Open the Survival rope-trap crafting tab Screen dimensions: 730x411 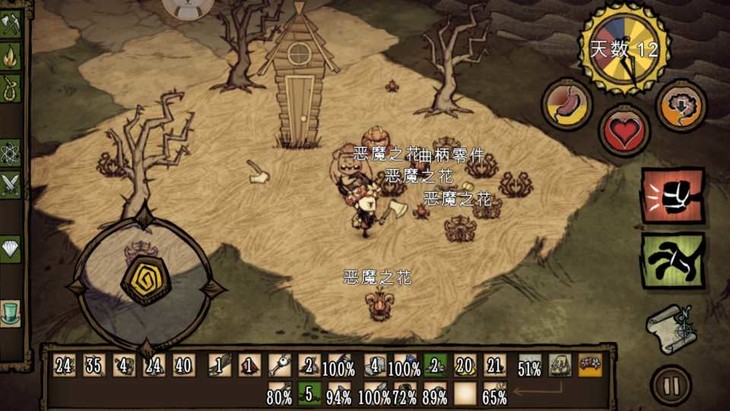coord(11,88)
